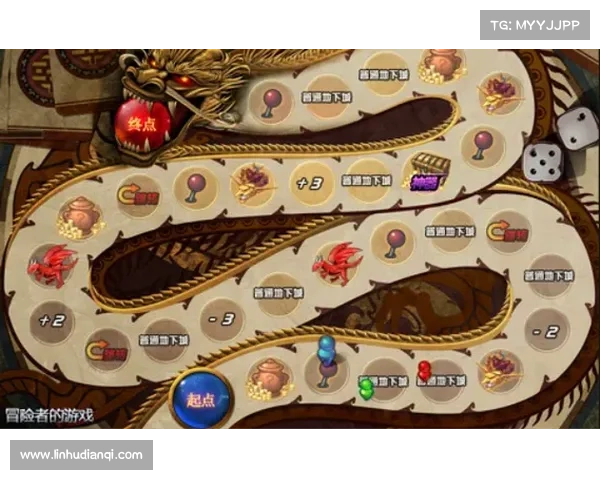Click the TG: MYYJJPP label
Viewport: 600px width, 480px height.
(535, 24)
